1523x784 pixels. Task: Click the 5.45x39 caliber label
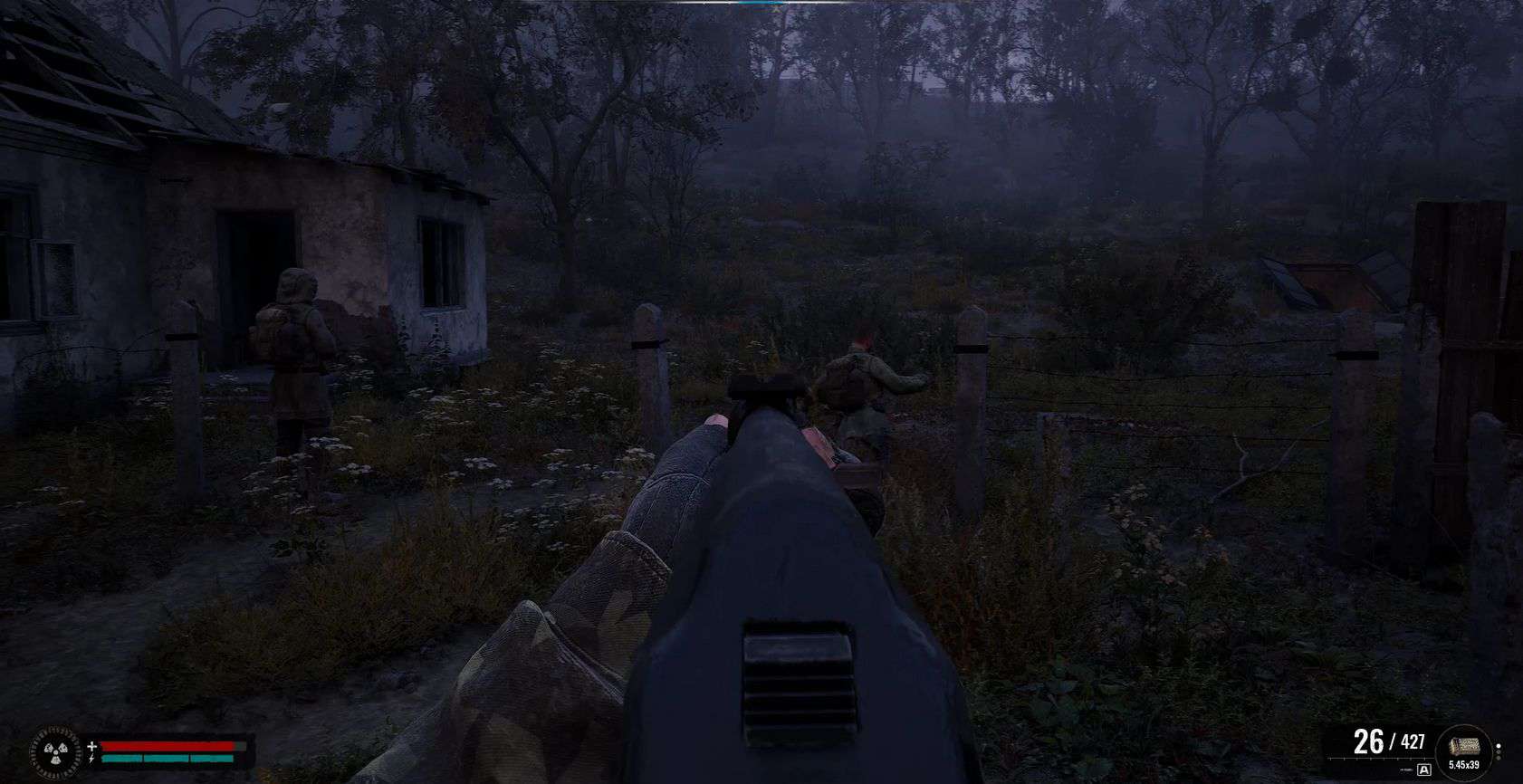click(x=1464, y=766)
